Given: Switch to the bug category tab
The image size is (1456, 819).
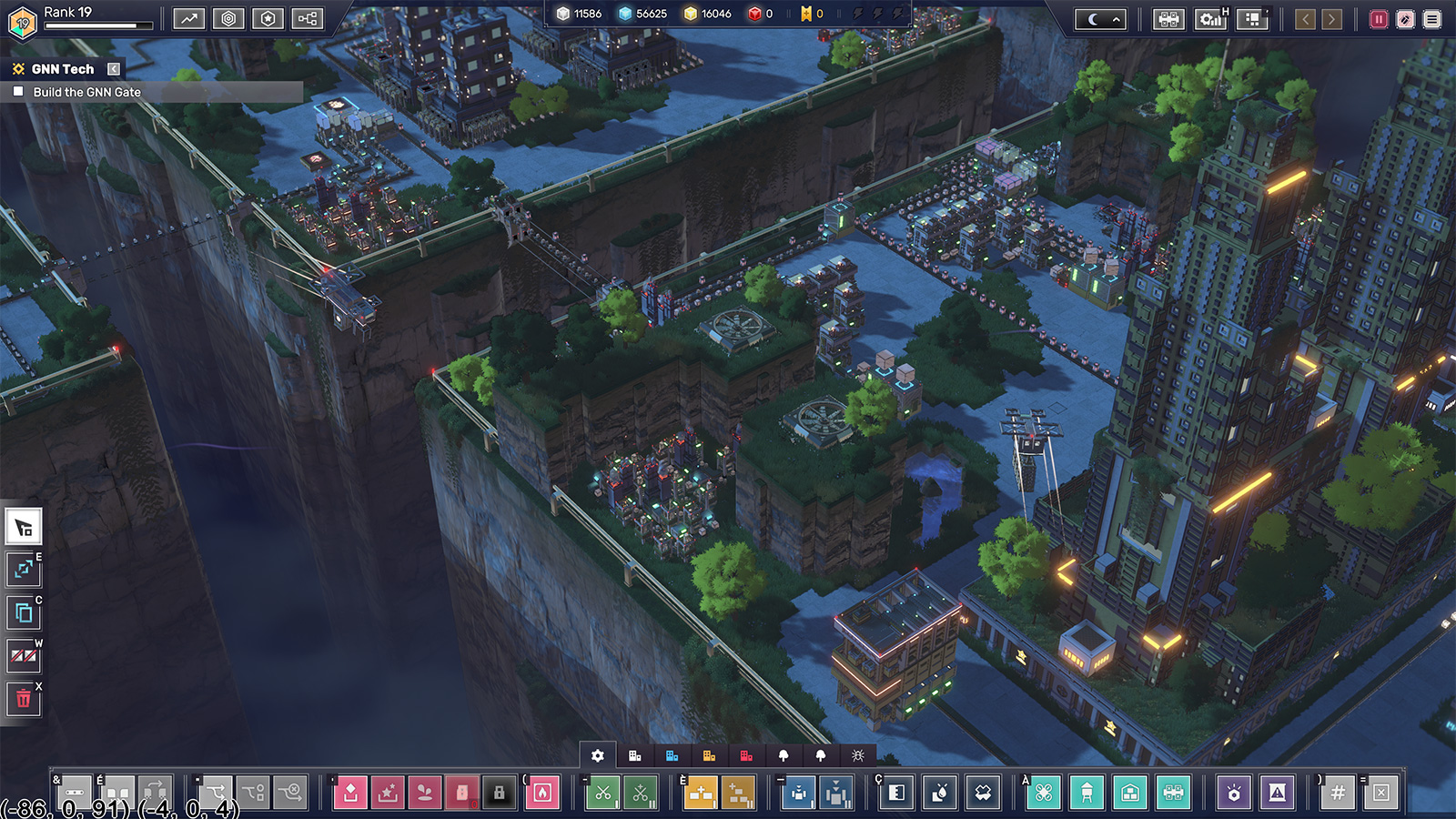Looking at the screenshot, I should 857,755.
